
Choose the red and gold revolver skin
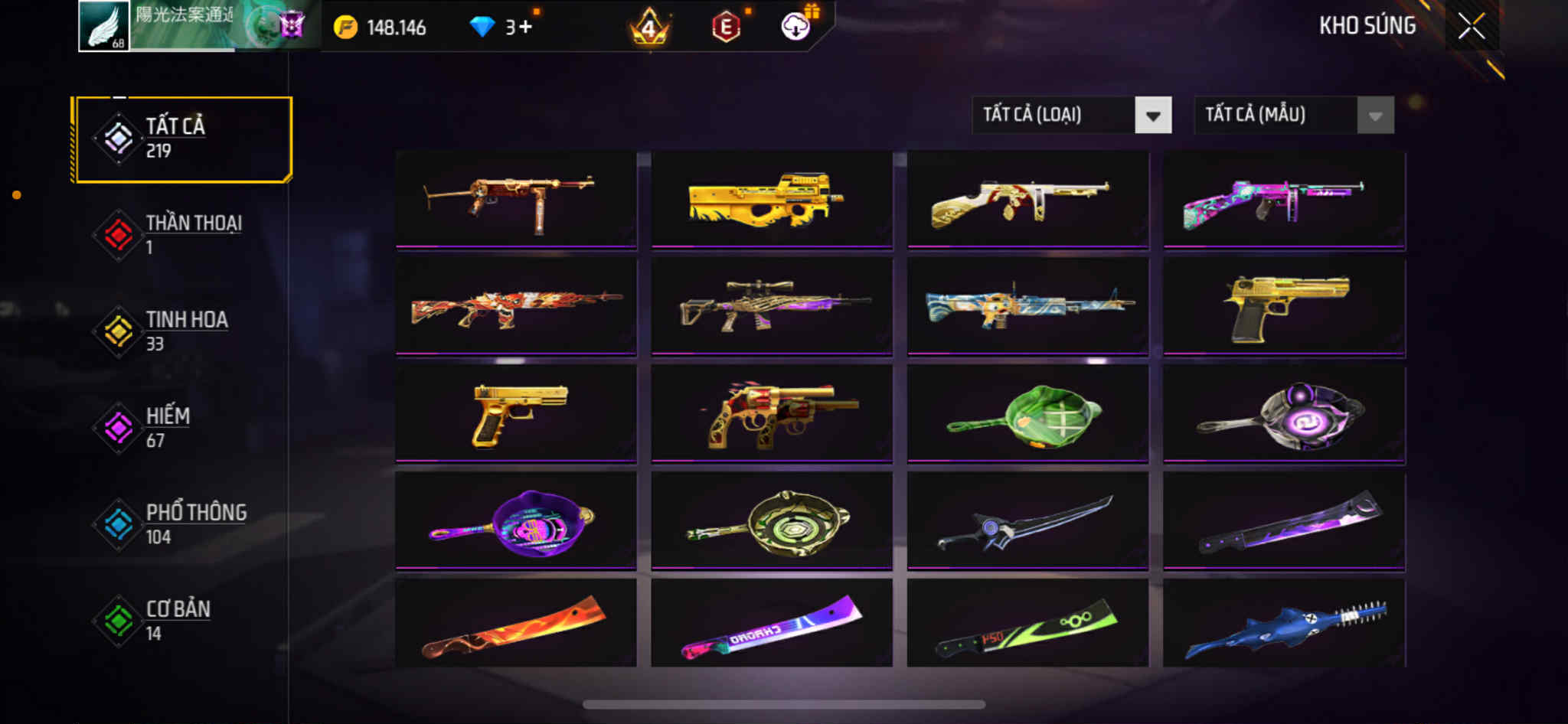pos(772,415)
